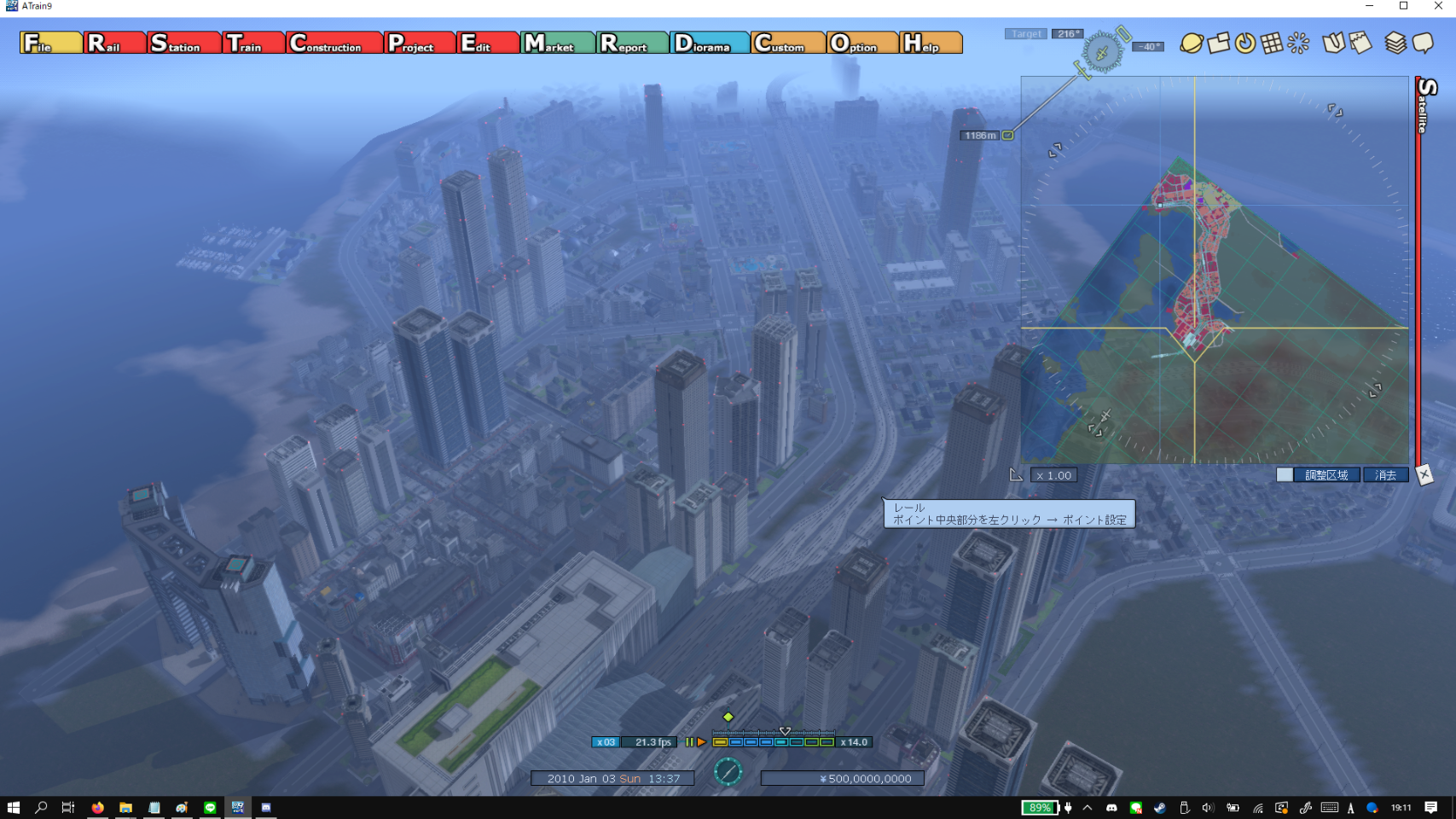
Task: Click the orange play button
Action: (701, 742)
